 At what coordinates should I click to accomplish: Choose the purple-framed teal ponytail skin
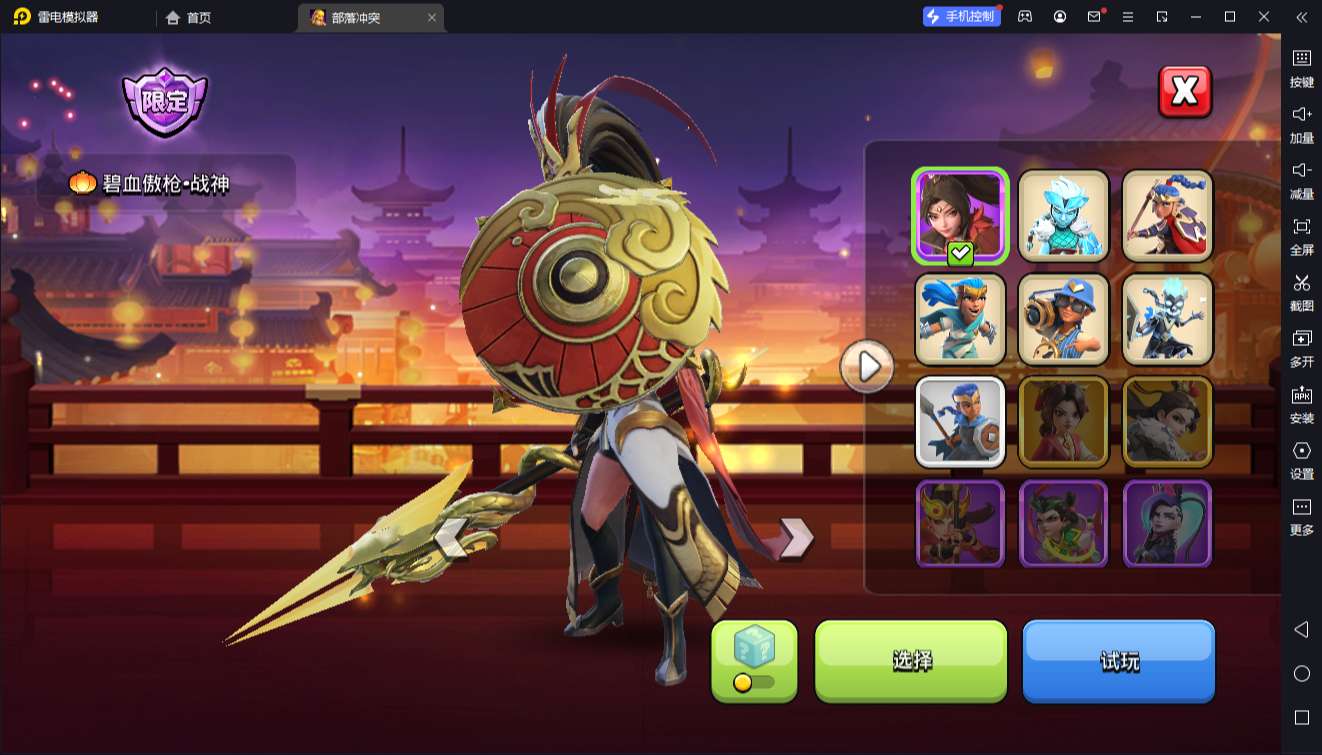[1167, 524]
